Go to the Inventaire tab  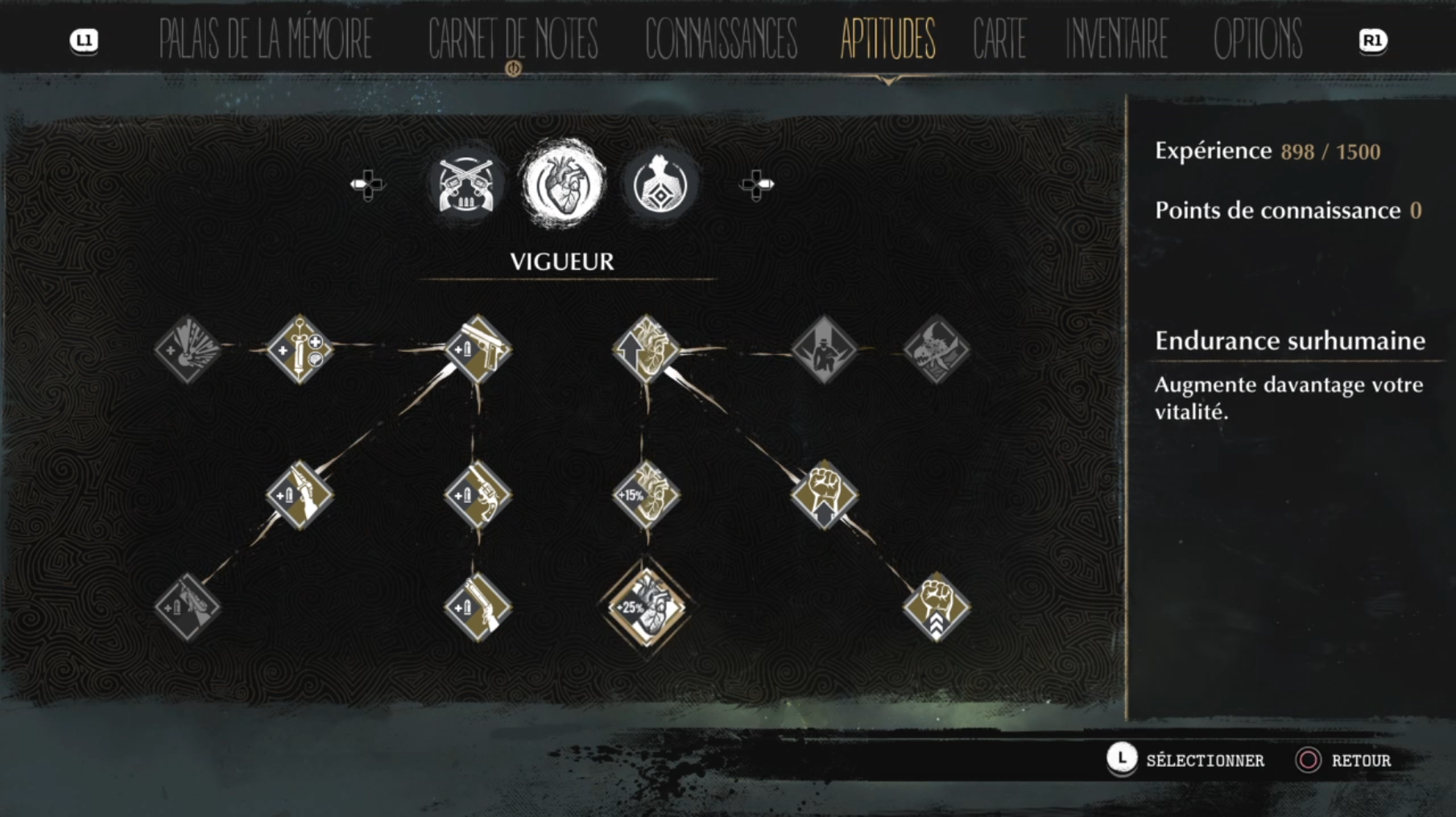tap(1117, 39)
